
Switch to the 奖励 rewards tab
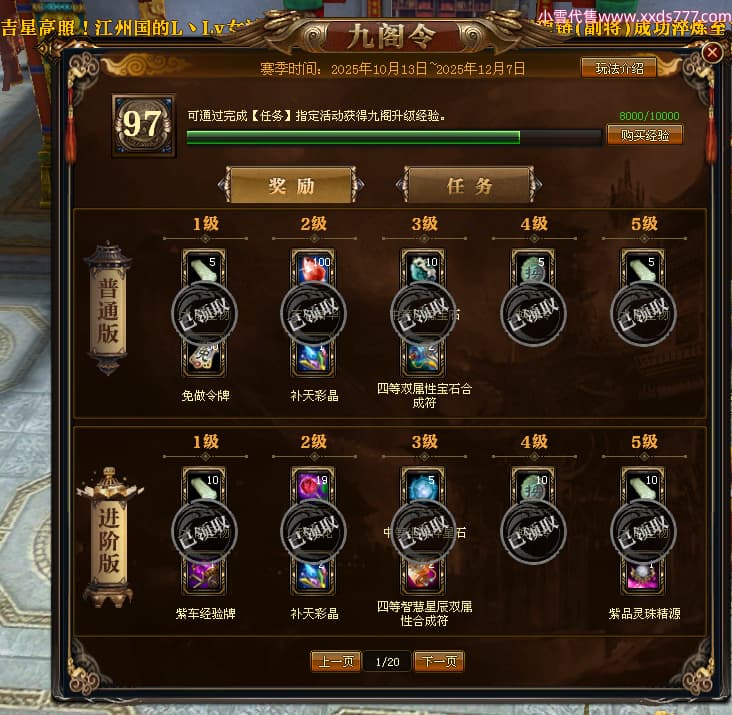pyautogui.click(x=291, y=186)
